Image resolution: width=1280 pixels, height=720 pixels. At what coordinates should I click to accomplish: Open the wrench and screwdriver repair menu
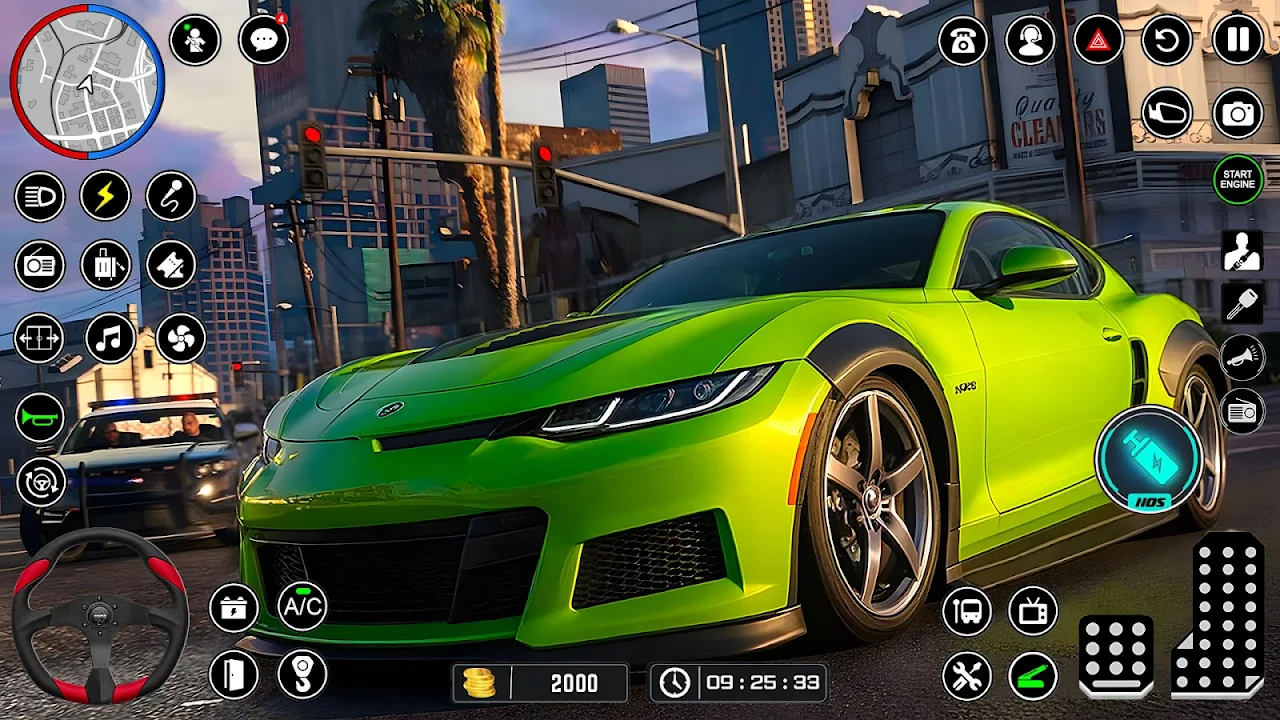[967, 676]
